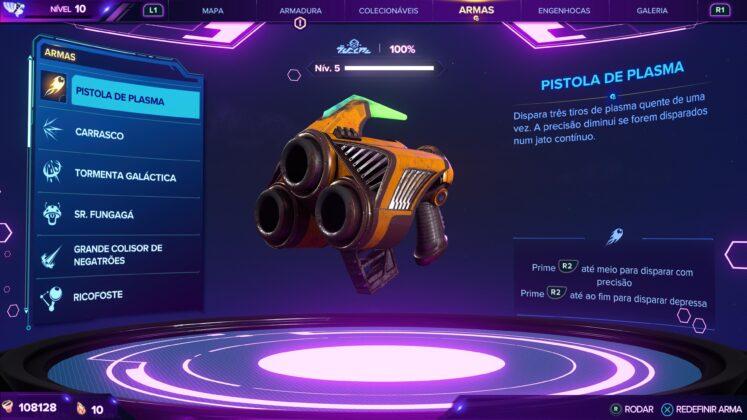Go to the Engenhocas tab

point(564,10)
